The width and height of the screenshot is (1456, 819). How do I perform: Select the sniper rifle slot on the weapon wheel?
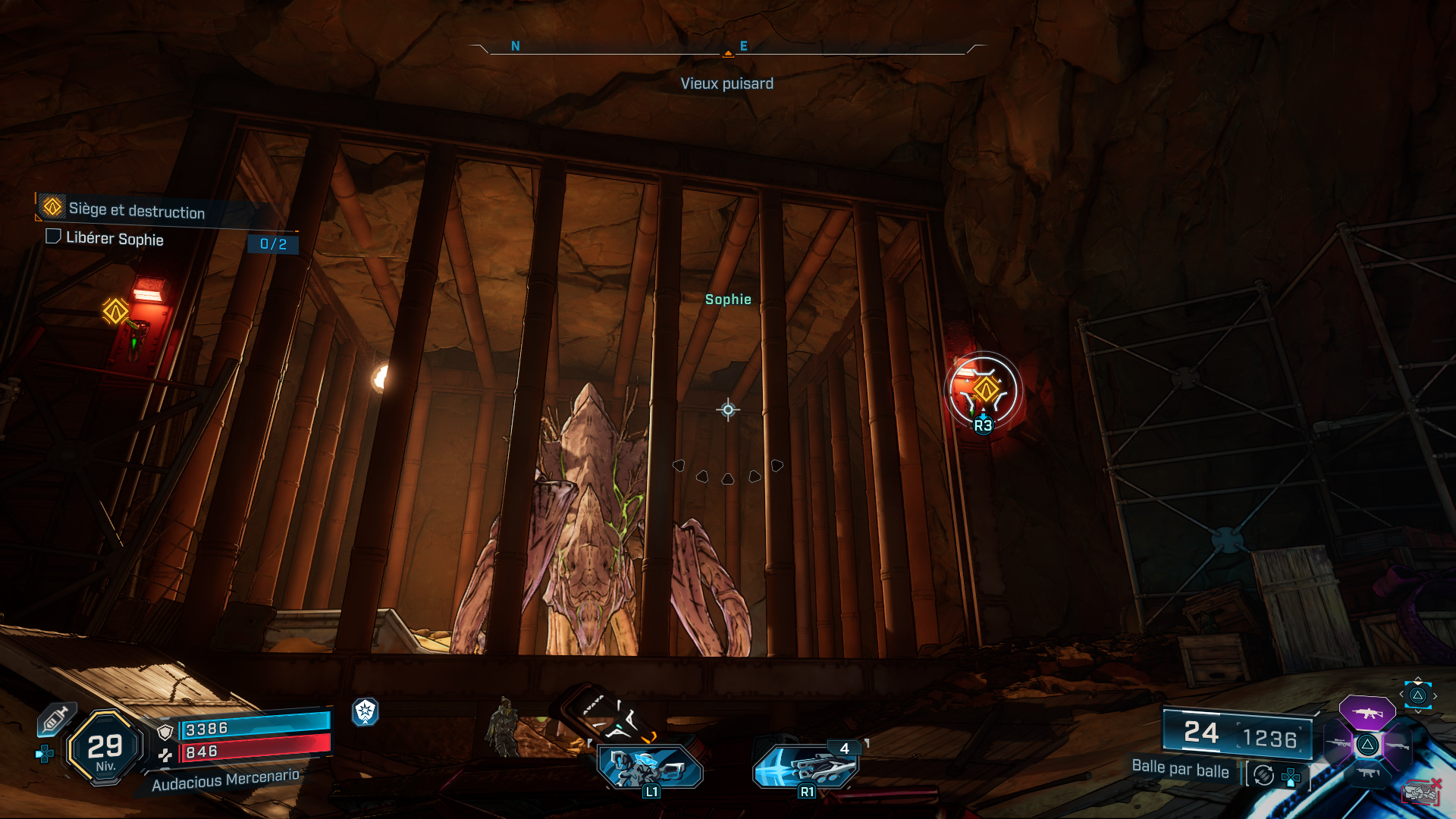pyautogui.click(x=1338, y=742)
